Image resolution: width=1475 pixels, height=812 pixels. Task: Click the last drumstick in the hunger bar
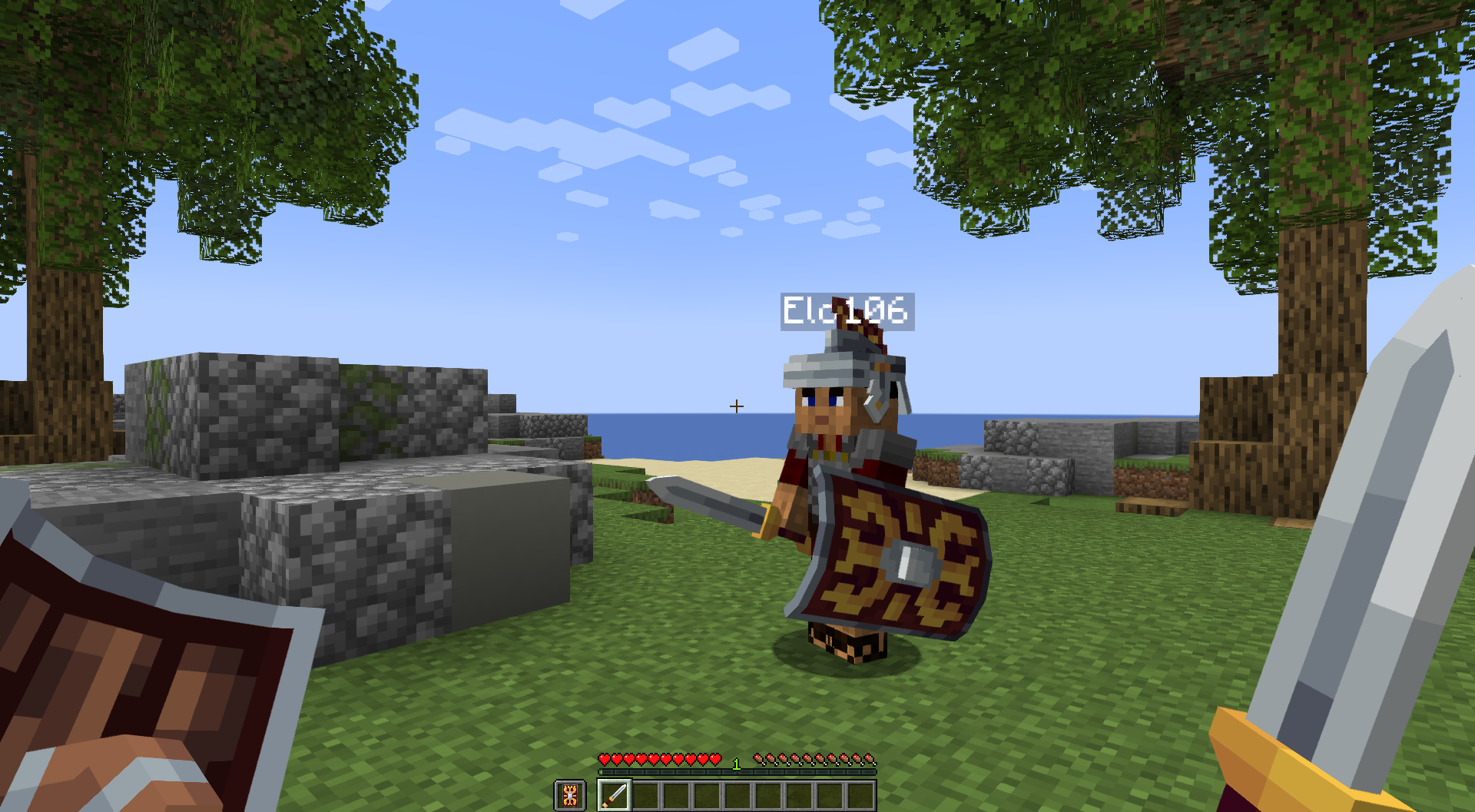pyautogui.click(x=870, y=759)
